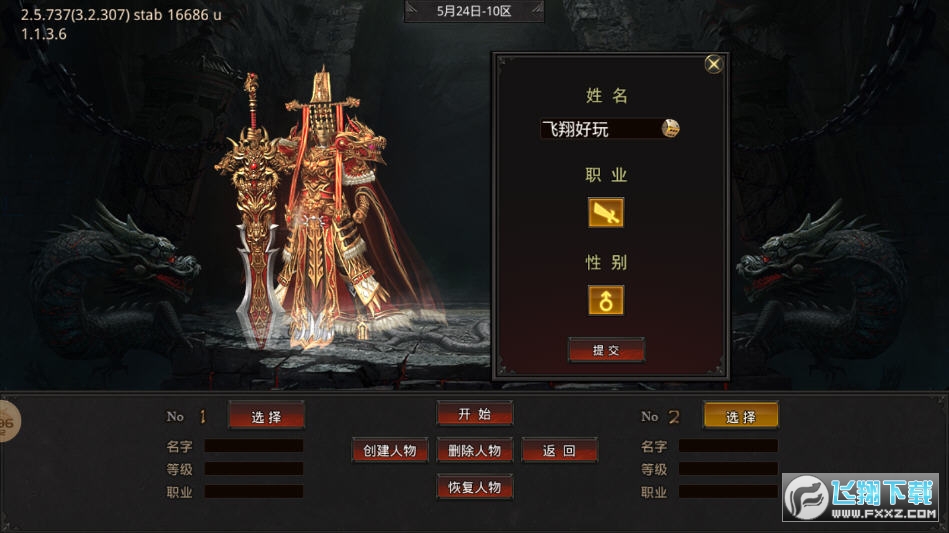
Task: Select the male gender symbol icon
Action: click(x=606, y=300)
